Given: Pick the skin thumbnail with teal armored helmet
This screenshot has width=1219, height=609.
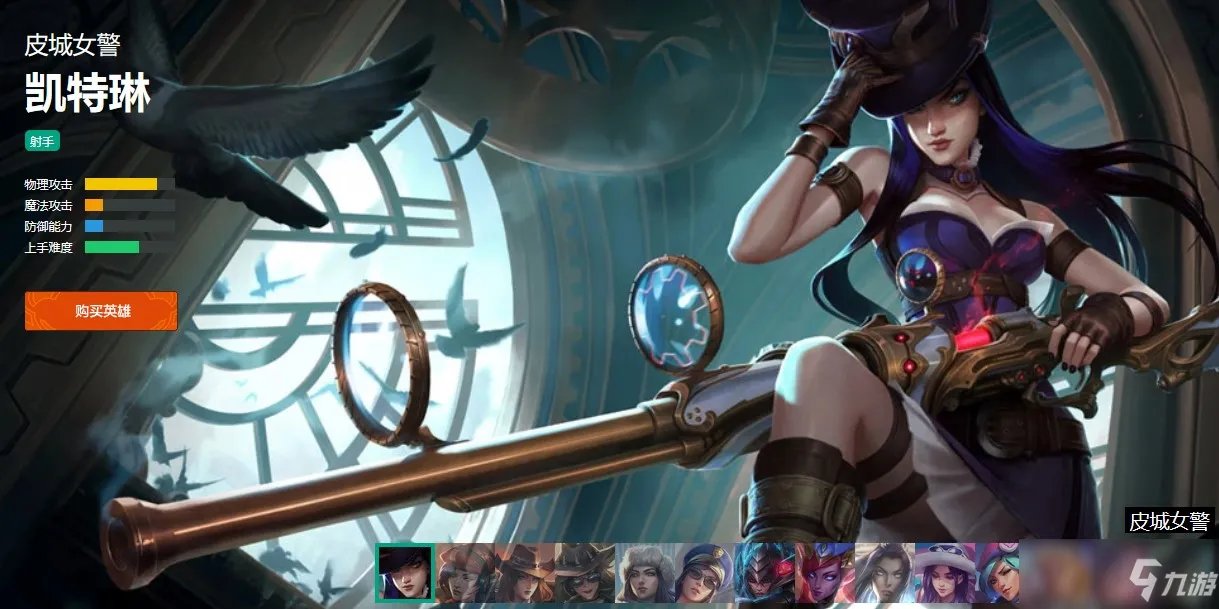Looking at the screenshot, I should 764,572.
